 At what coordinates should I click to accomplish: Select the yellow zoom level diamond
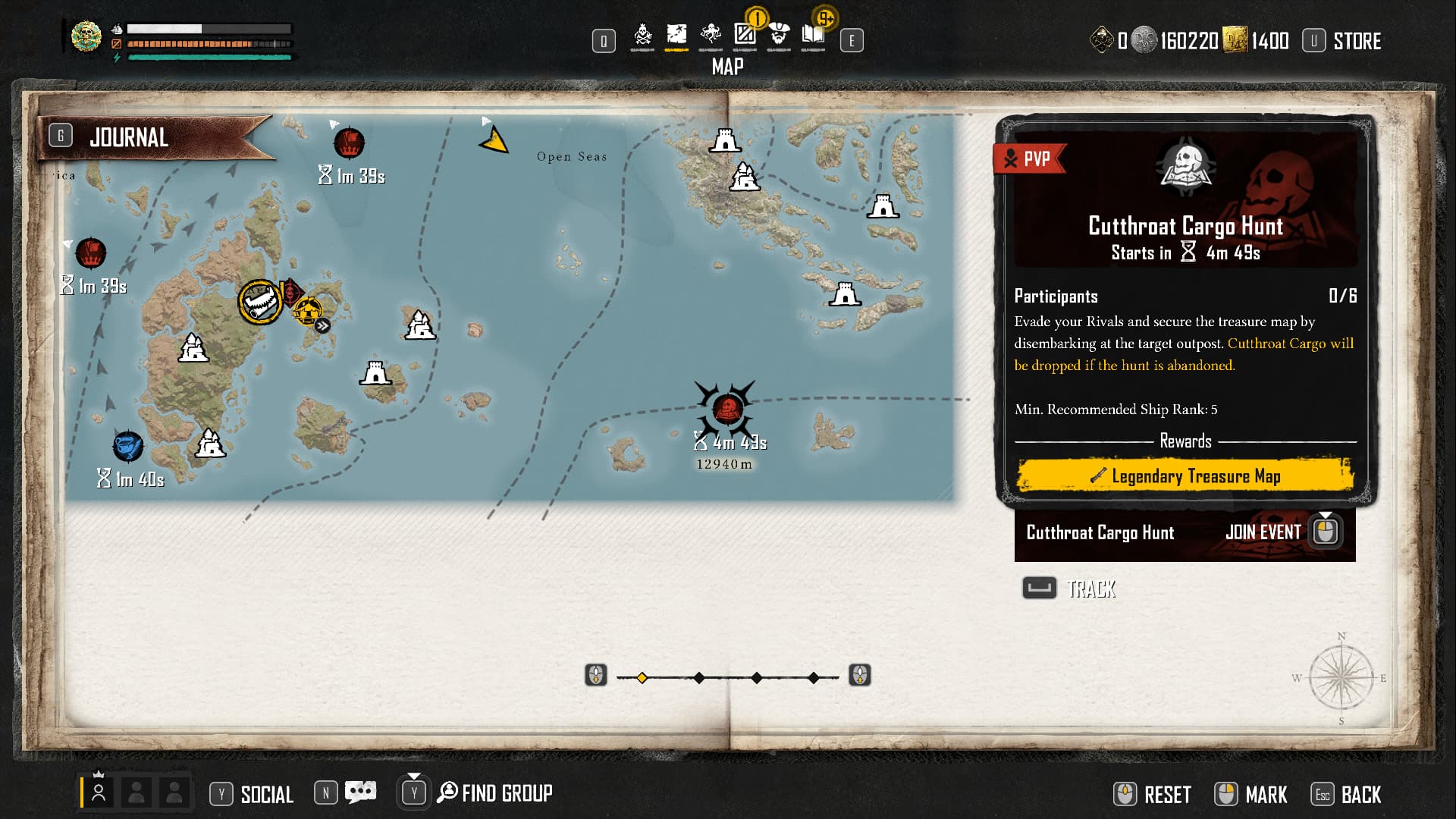[642, 678]
